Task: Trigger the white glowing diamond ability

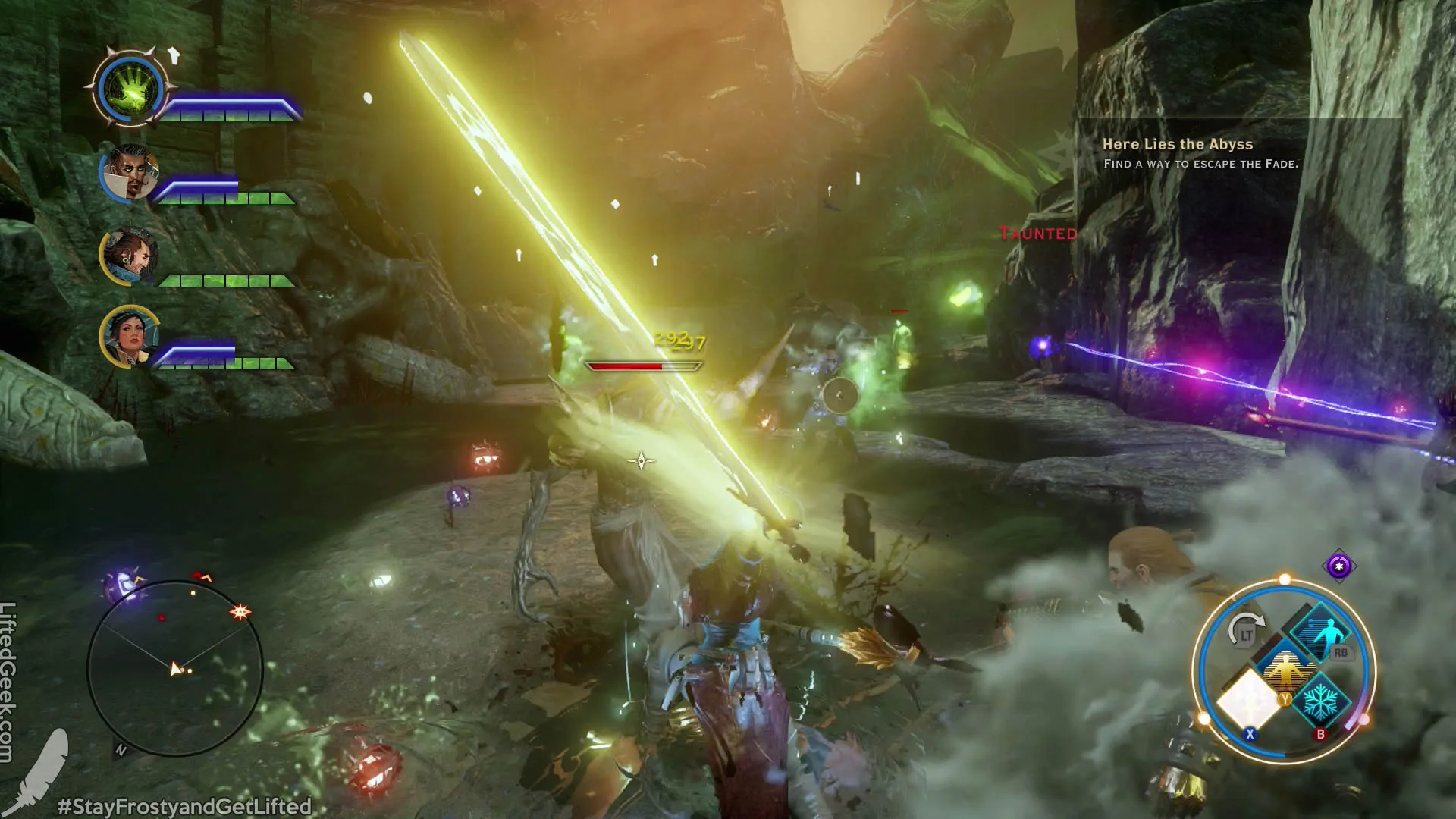Action: point(1247,700)
